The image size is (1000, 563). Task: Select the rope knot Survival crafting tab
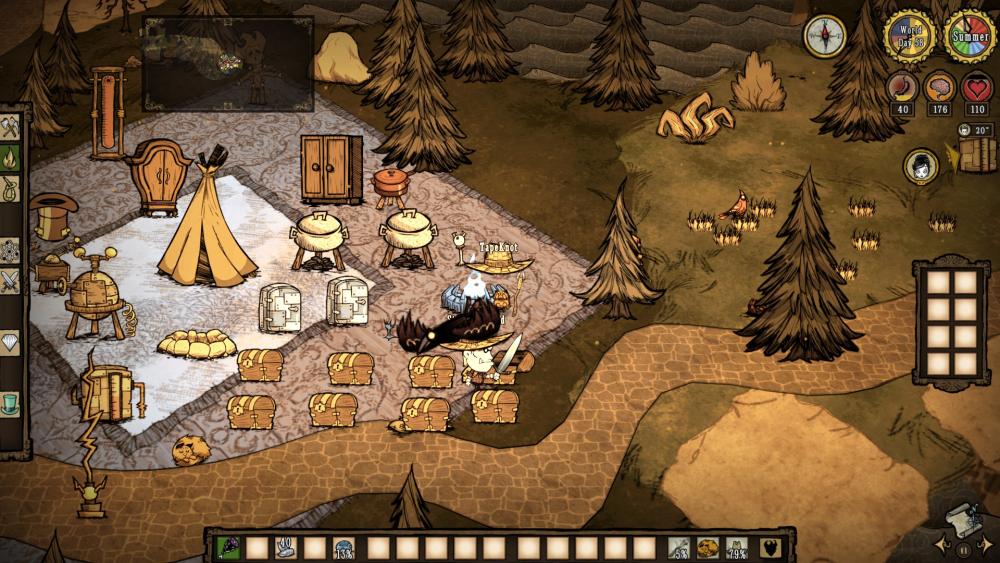[11, 189]
